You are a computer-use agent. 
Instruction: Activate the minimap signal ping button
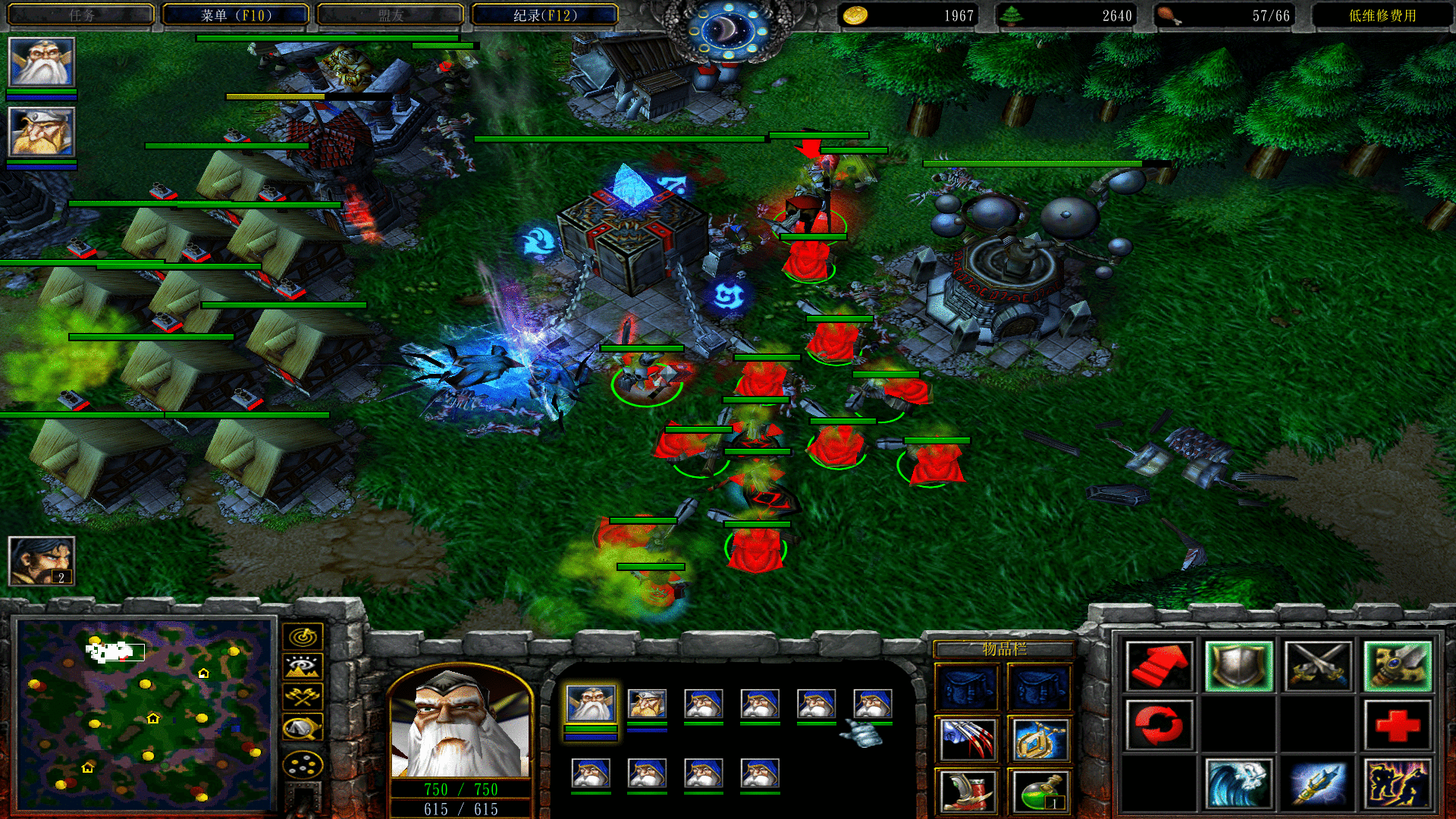(303, 637)
